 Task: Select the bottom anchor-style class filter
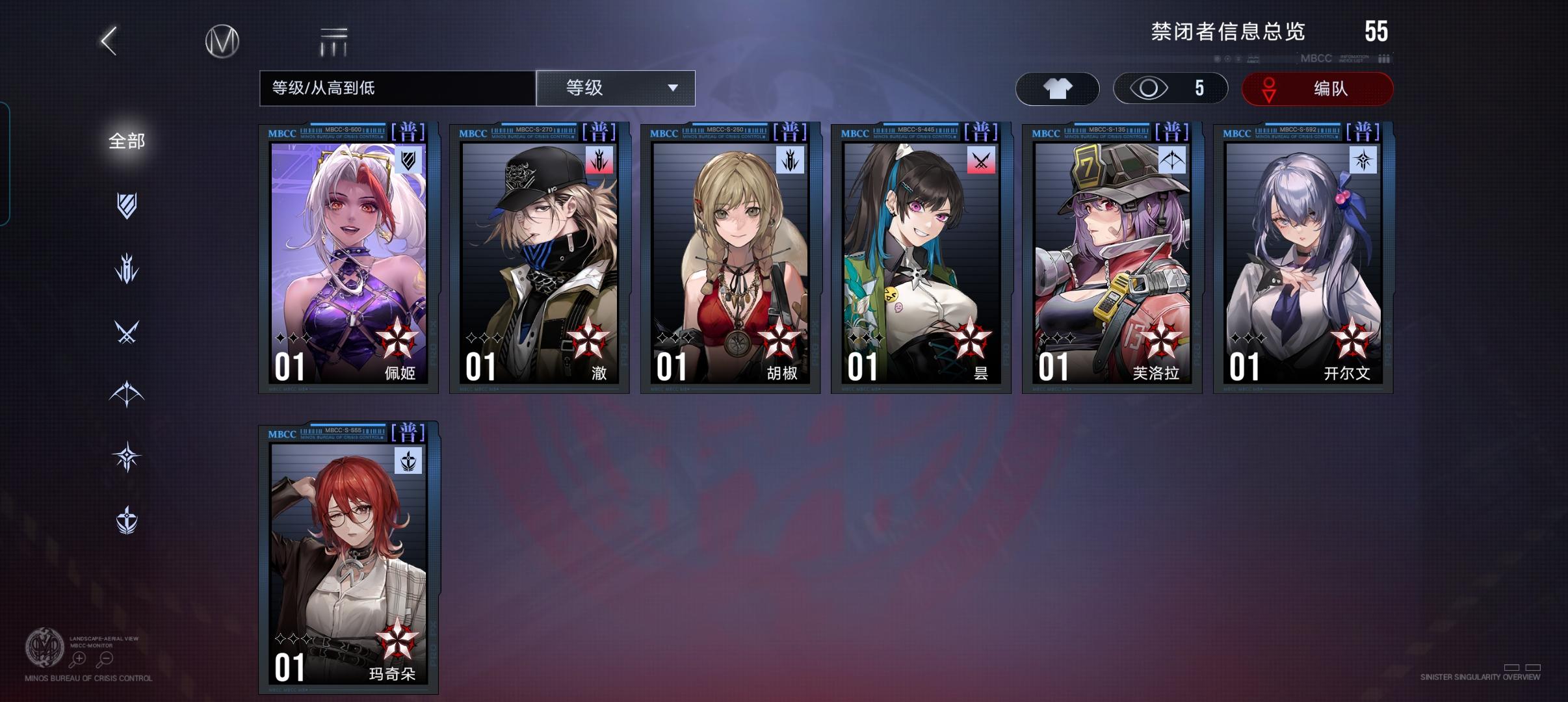click(127, 520)
